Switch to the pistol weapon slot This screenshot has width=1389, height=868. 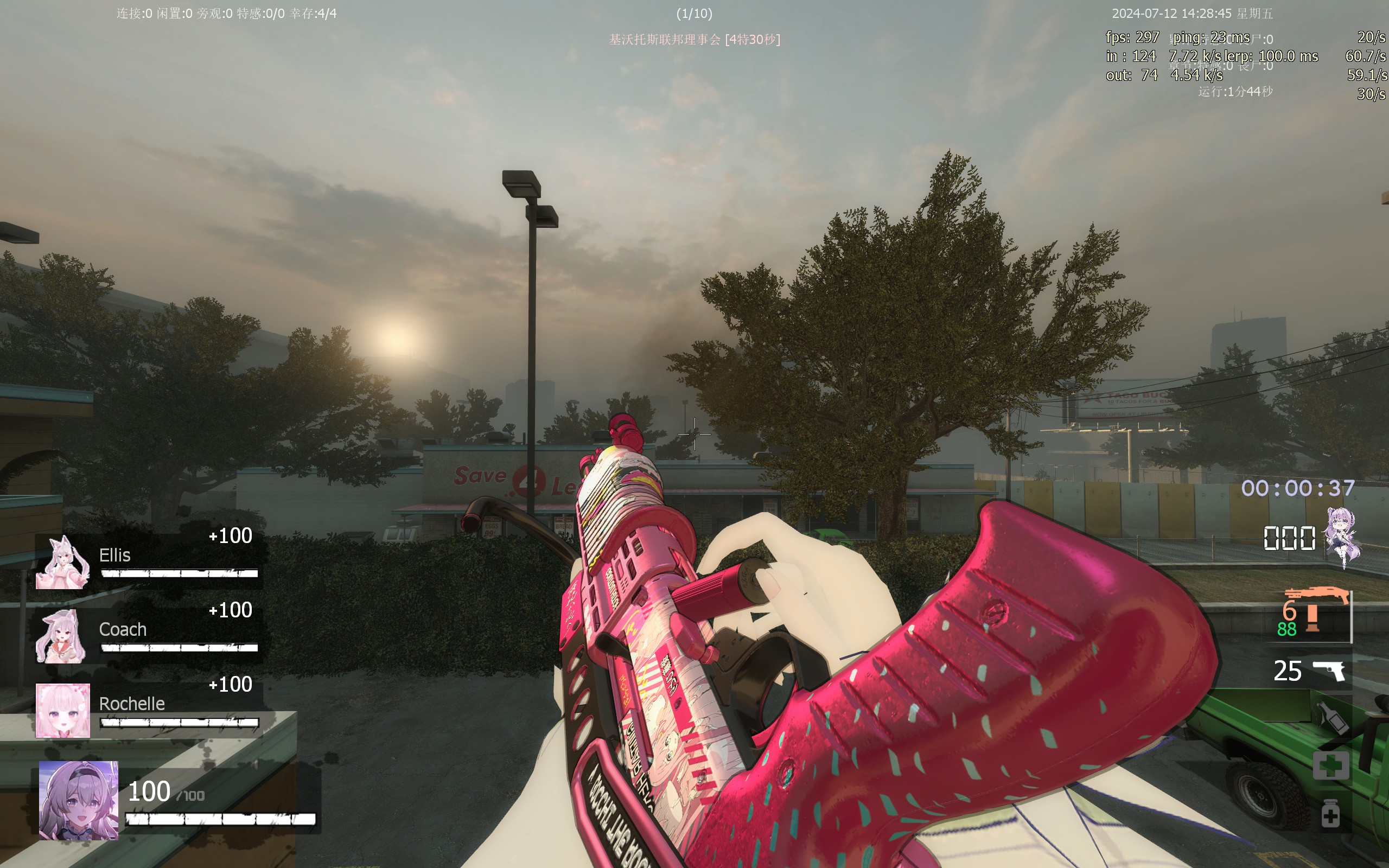click(1328, 671)
